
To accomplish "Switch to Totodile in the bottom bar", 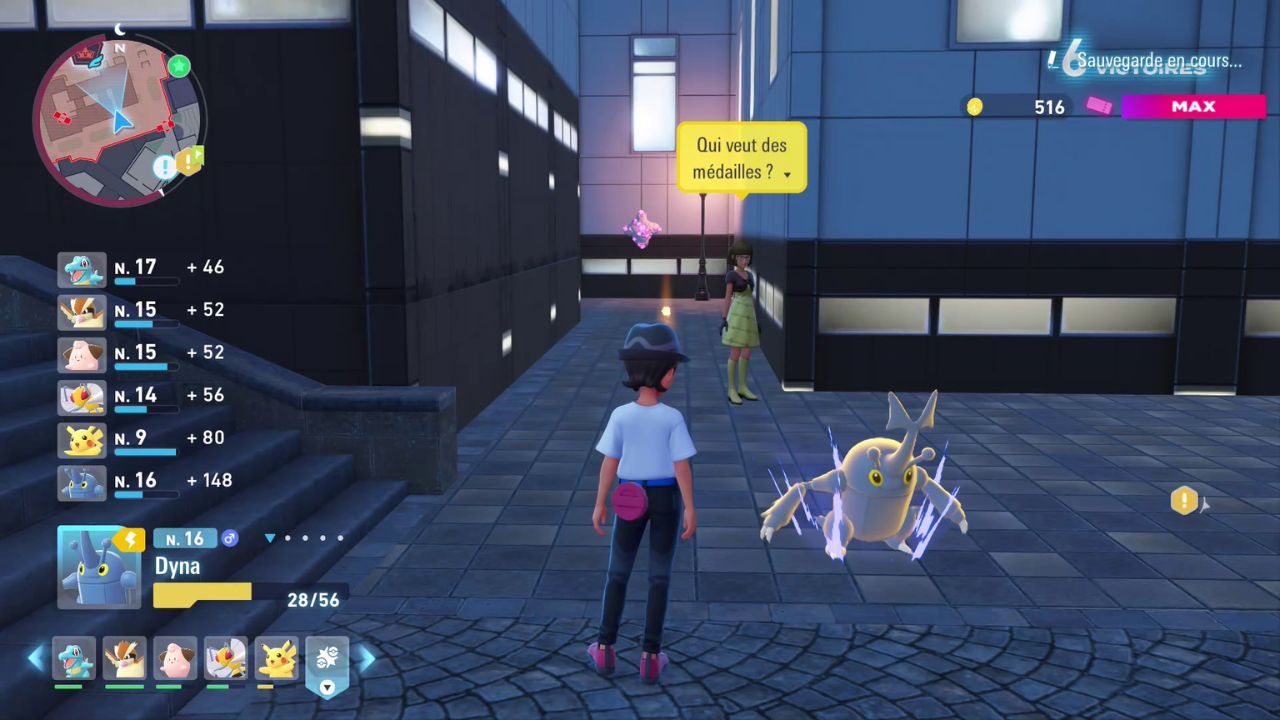I will (x=74, y=658).
